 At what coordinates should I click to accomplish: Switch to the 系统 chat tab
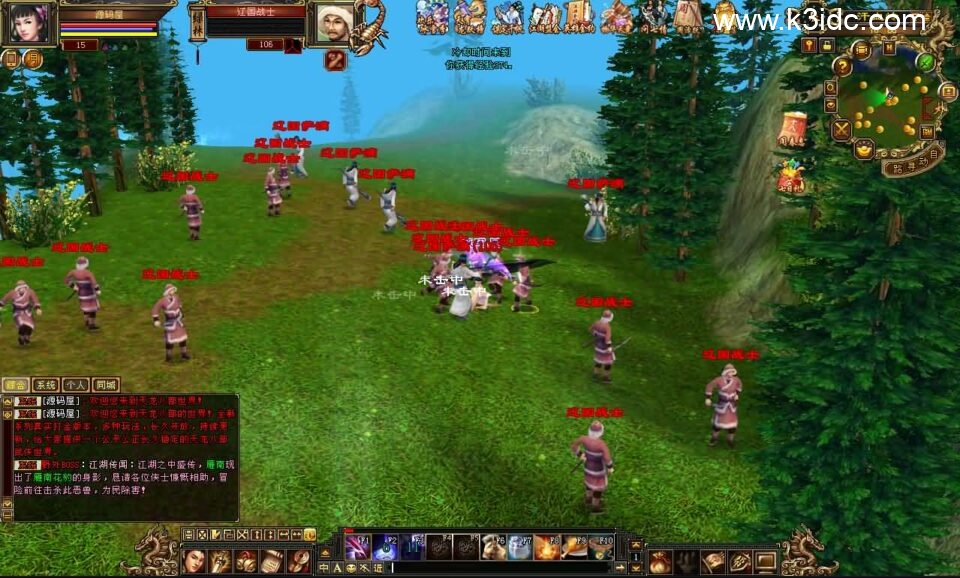click(x=45, y=385)
